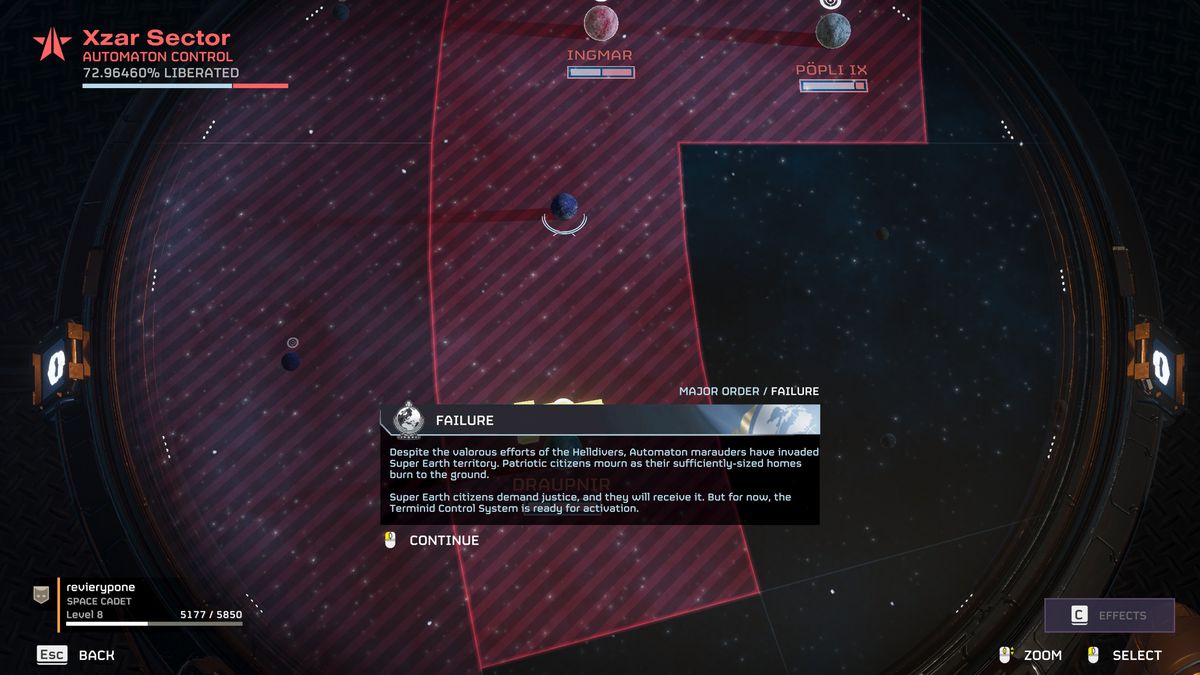Viewport: 1200px width, 675px height.
Task: Select the Ingmar planet marker
Action: pos(601,23)
